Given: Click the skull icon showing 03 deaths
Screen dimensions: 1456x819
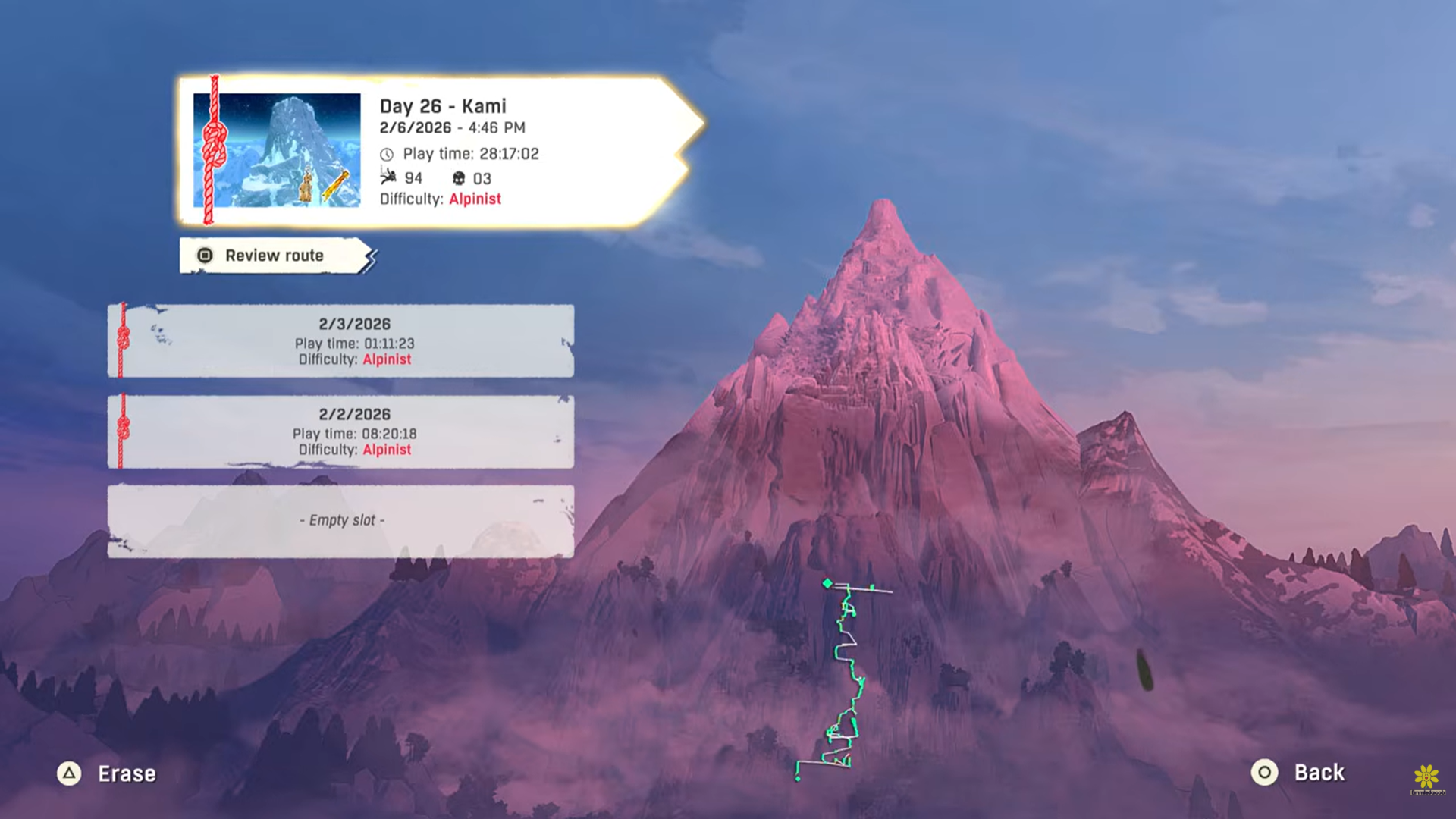Looking at the screenshot, I should point(459,178).
